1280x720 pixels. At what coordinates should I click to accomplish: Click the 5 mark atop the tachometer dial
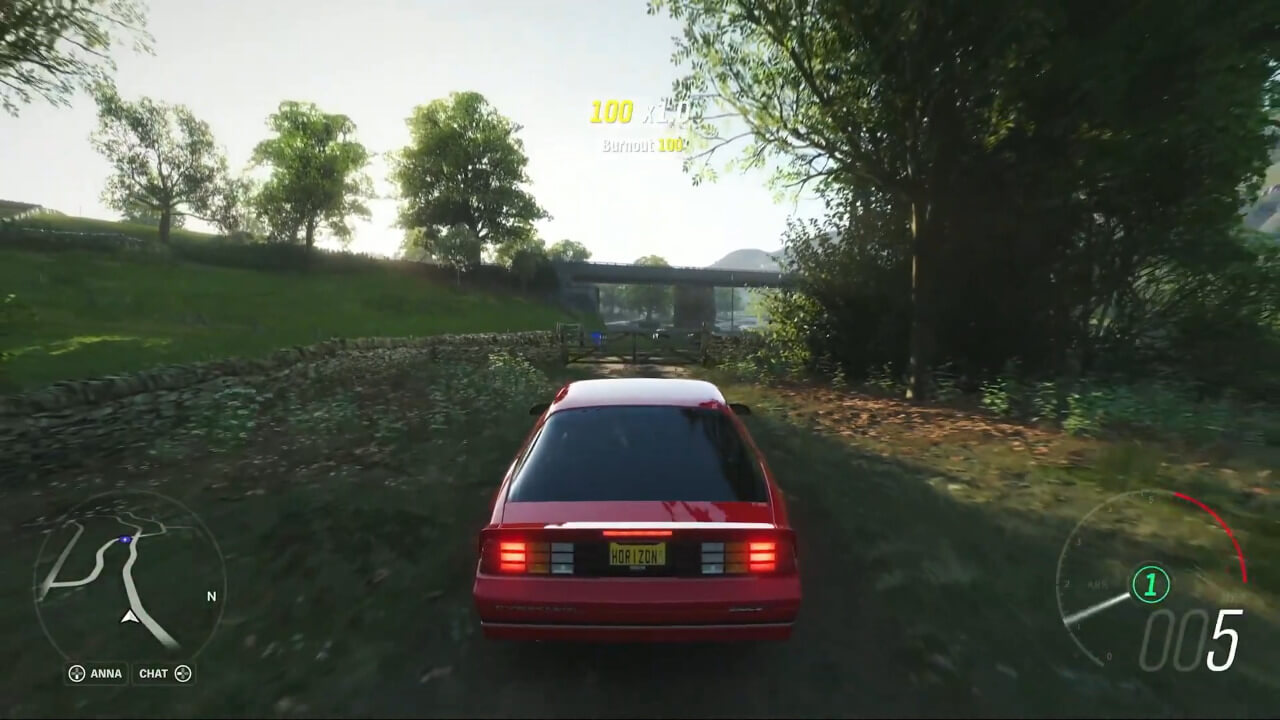[x=1150, y=500]
